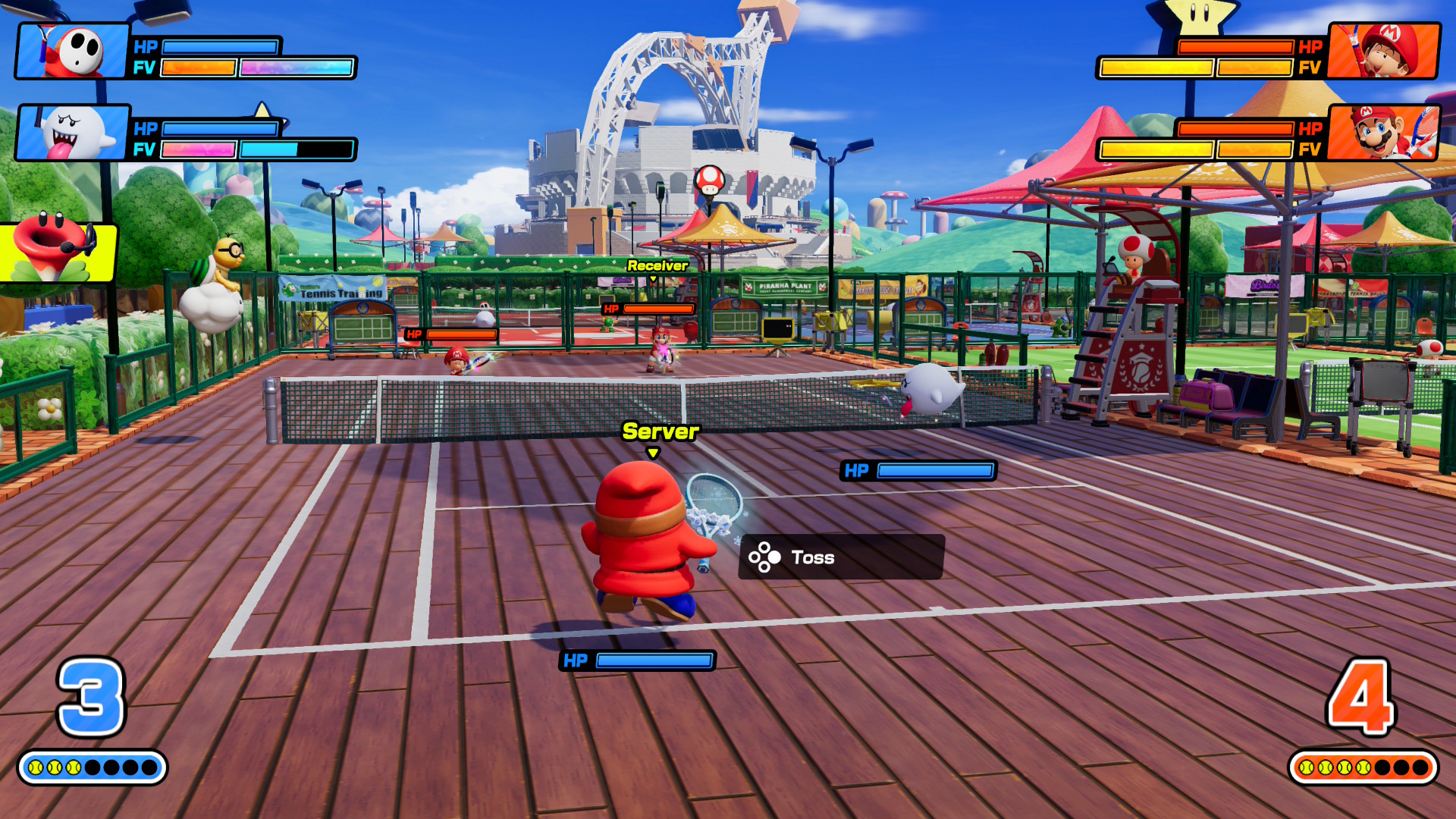Expand the Receiver indicator arrow
Viewport: 1456px width, 819px height.
click(x=654, y=279)
